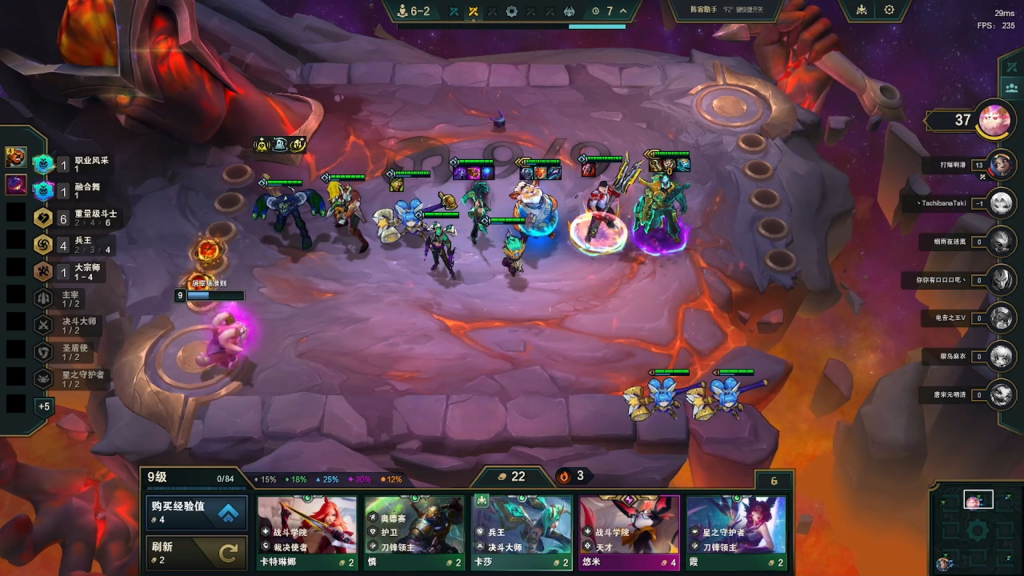
Task: Buy experience with the 购买经验值 button
Action: click(196, 513)
